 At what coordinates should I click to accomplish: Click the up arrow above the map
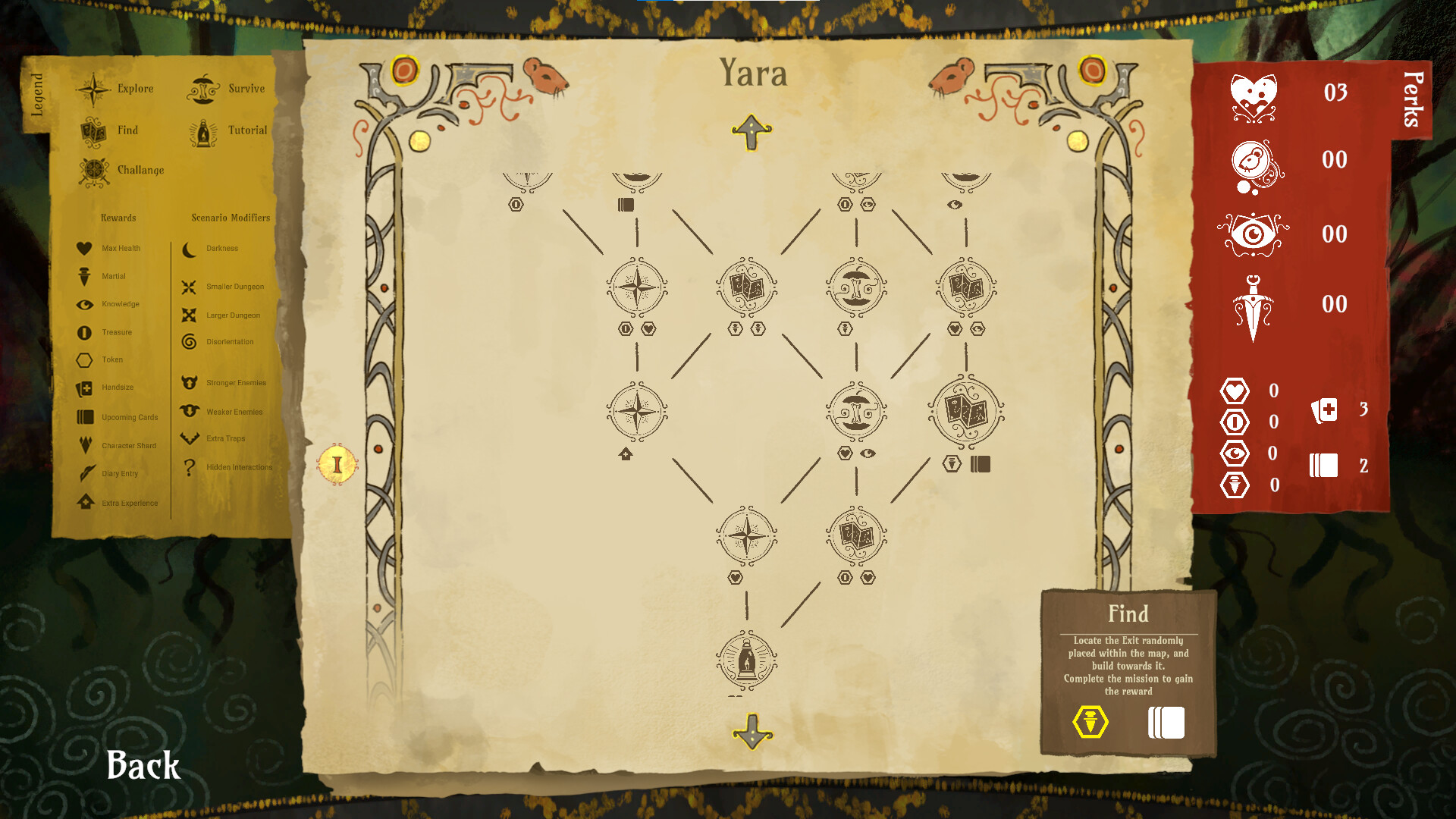[751, 133]
